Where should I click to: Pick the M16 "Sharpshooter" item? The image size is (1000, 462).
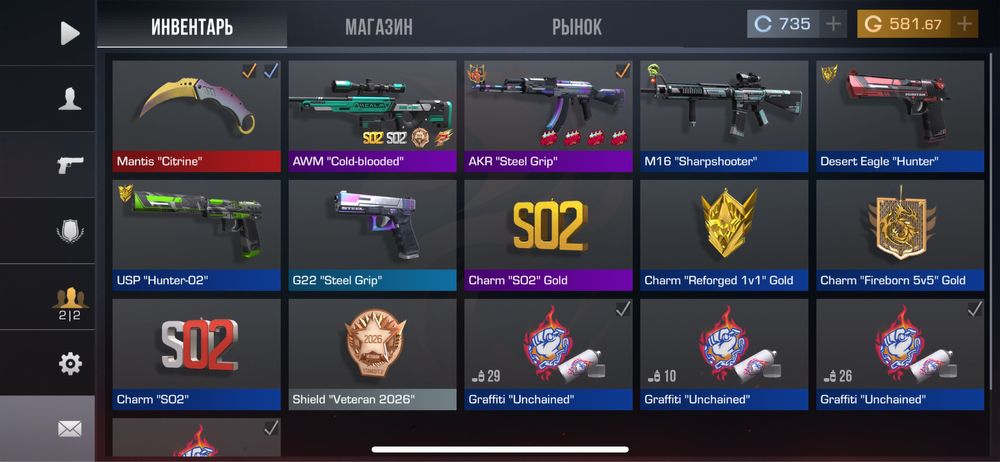(724, 116)
